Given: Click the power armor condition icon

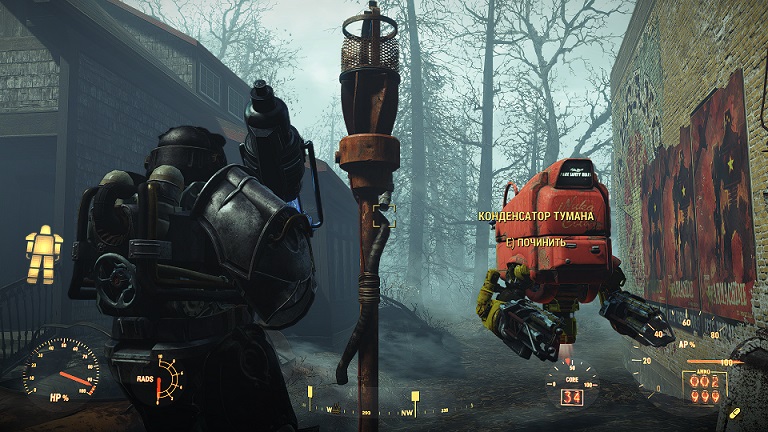Looking at the screenshot, I should [x=45, y=254].
